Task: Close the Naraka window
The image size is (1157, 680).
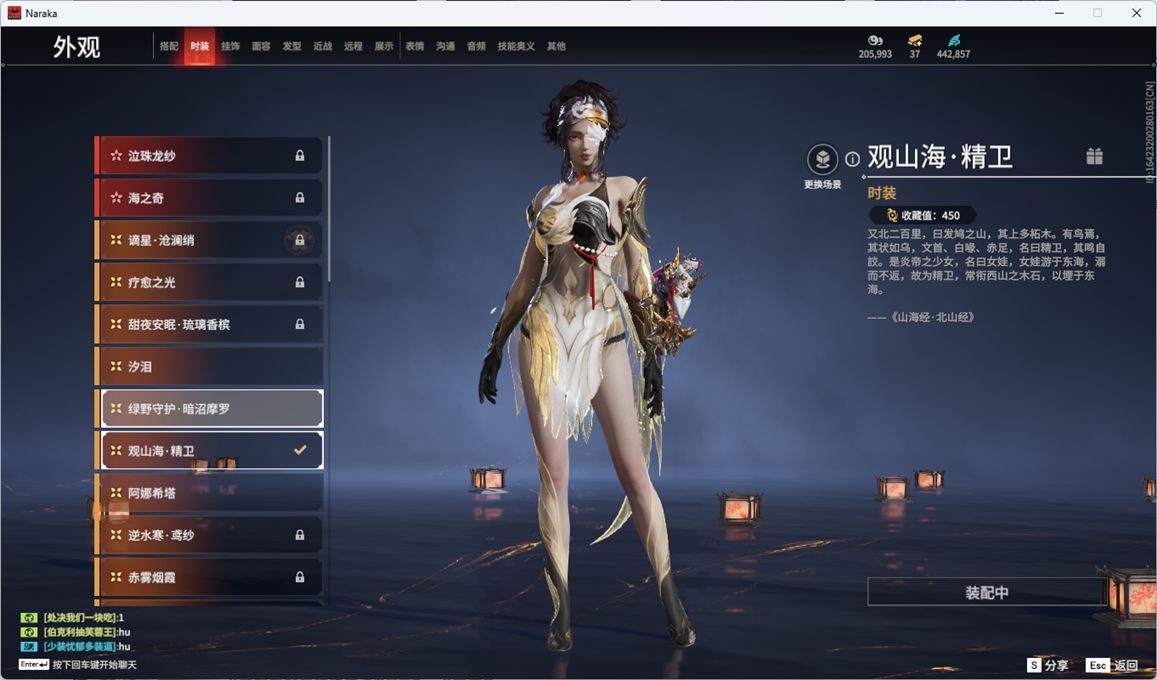Action: coord(1136,13)
